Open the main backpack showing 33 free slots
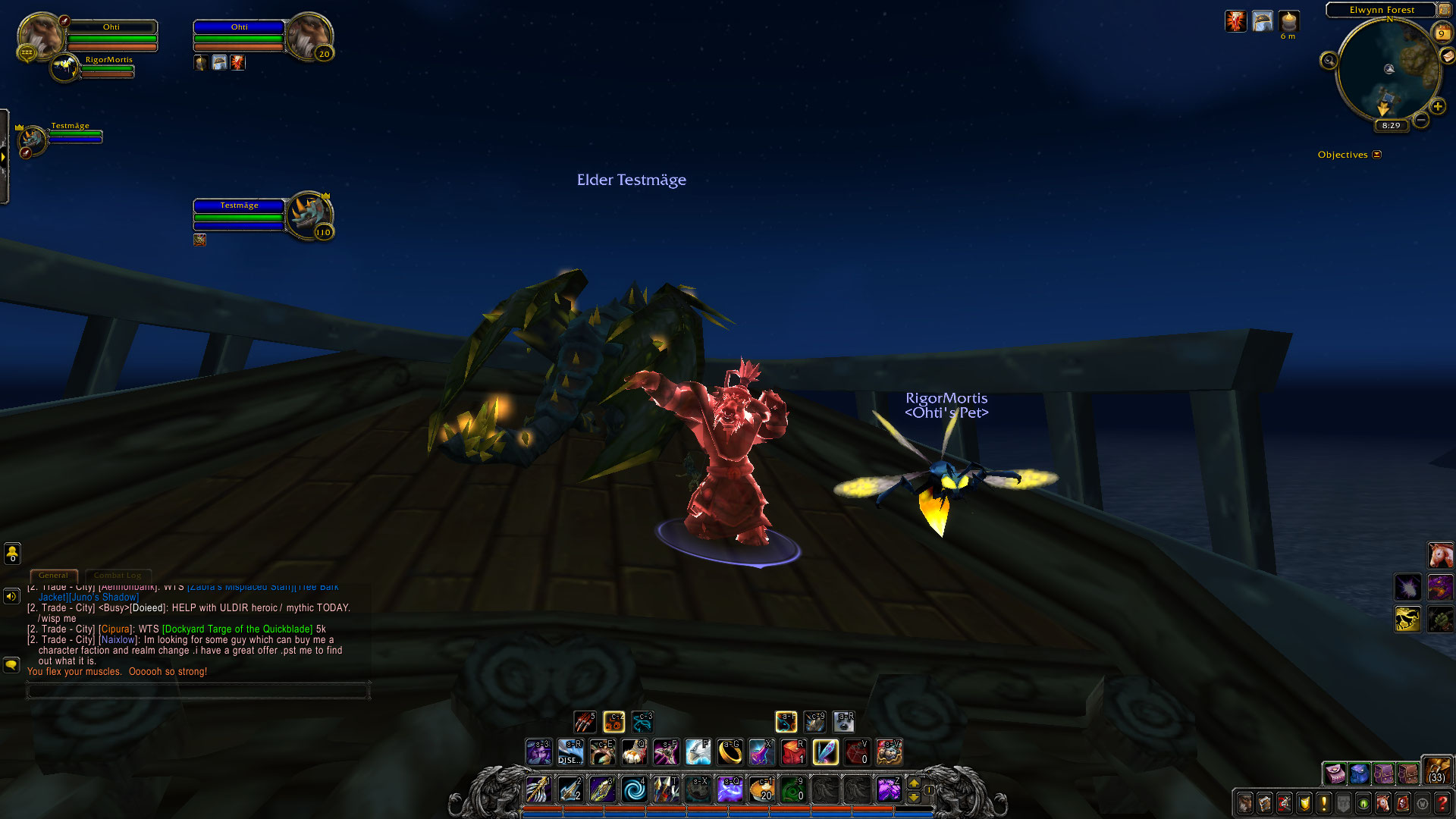The height and width of the screenshot is (819, 1456). 1436,770
